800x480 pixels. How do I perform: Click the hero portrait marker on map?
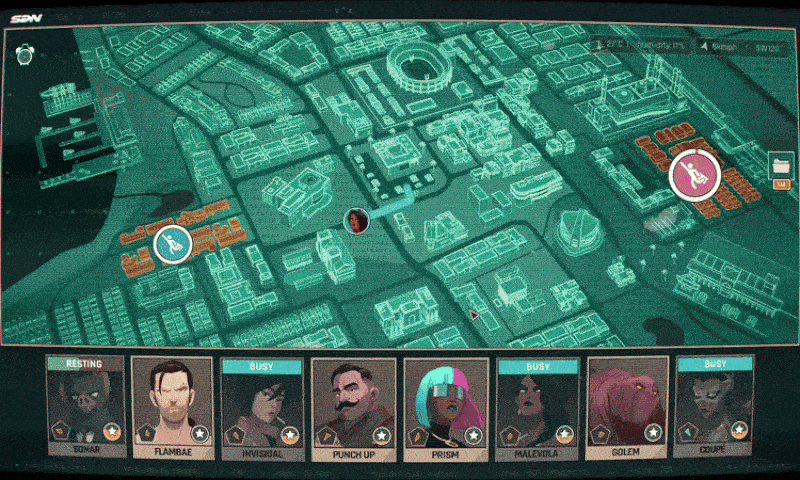(x=355, y=220)
